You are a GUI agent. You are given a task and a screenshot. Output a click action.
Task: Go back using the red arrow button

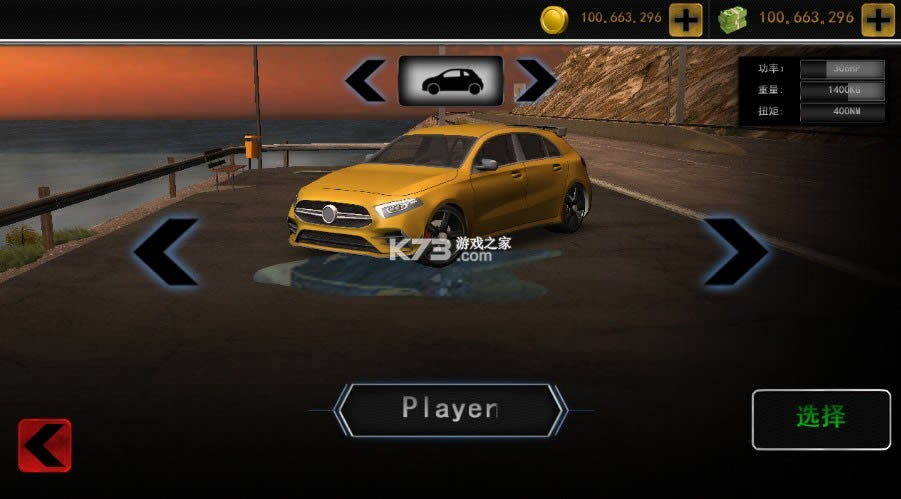pos(45,445)
